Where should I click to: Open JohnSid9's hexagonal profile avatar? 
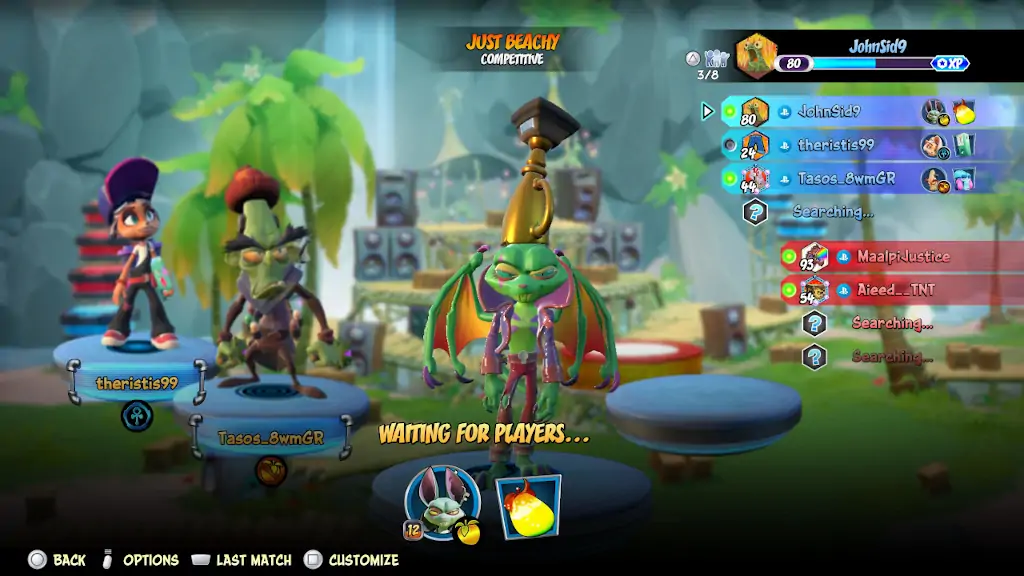click(757, 56)
